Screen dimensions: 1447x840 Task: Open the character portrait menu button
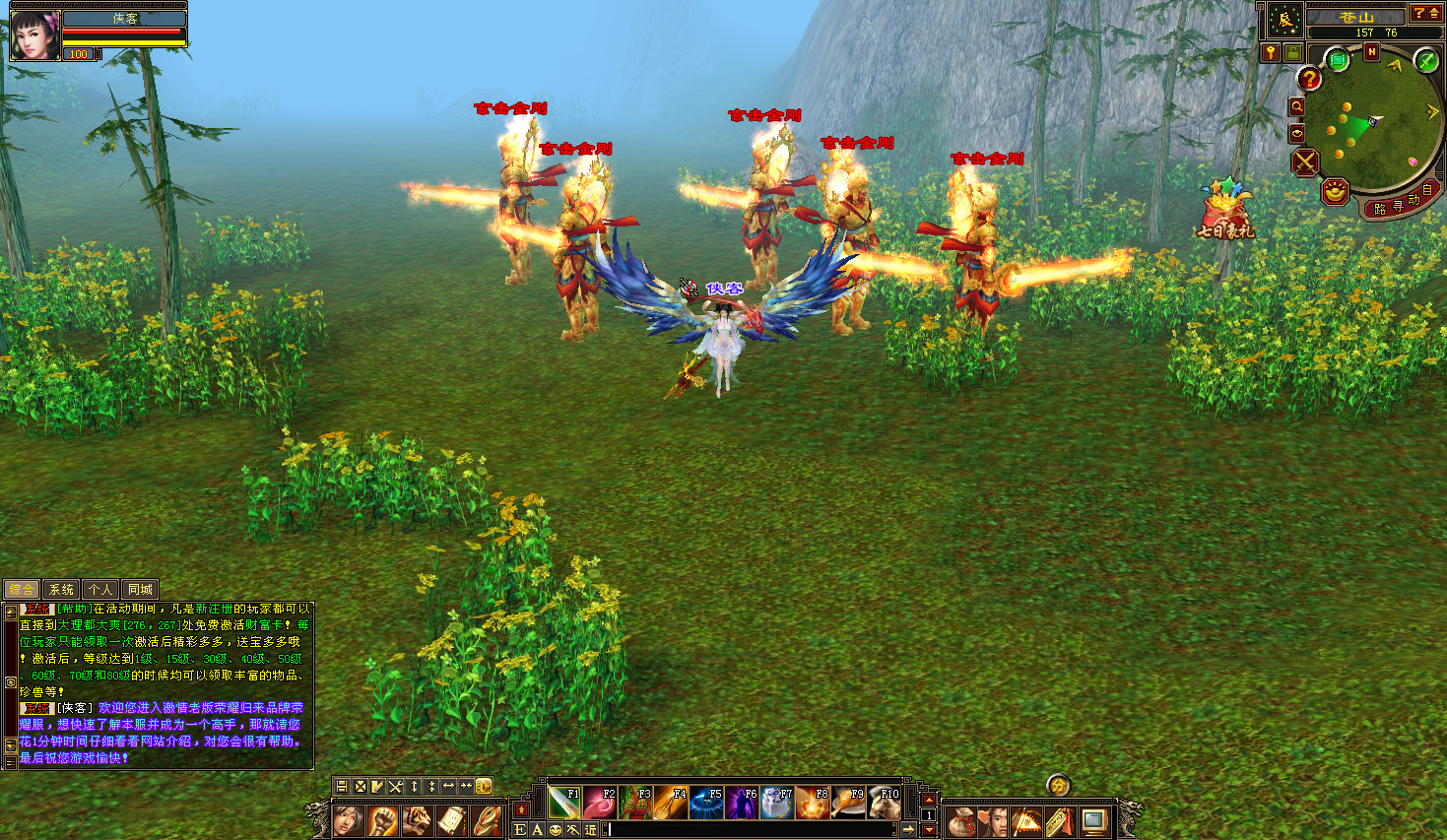click(347, 820)
